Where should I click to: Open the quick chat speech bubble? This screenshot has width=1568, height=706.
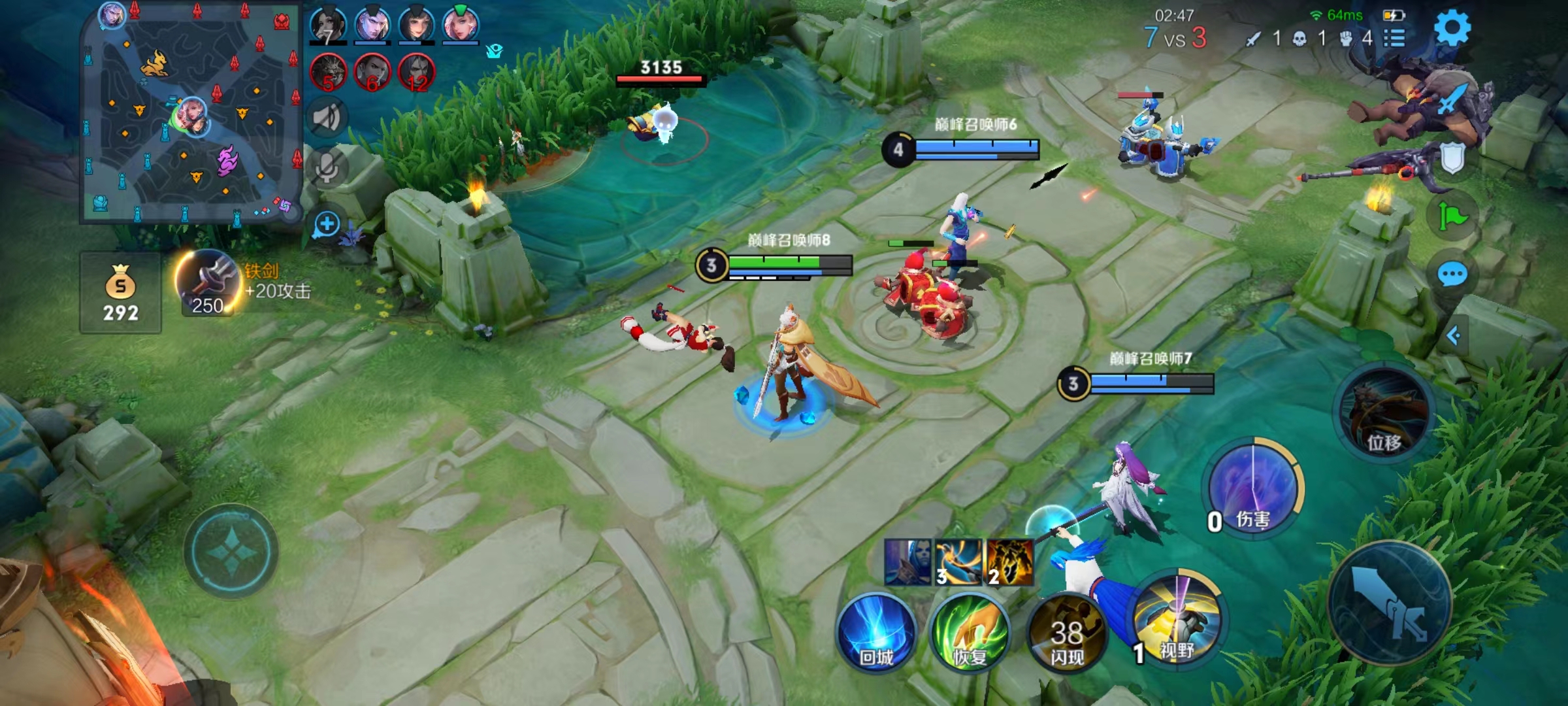(1452, 275)
